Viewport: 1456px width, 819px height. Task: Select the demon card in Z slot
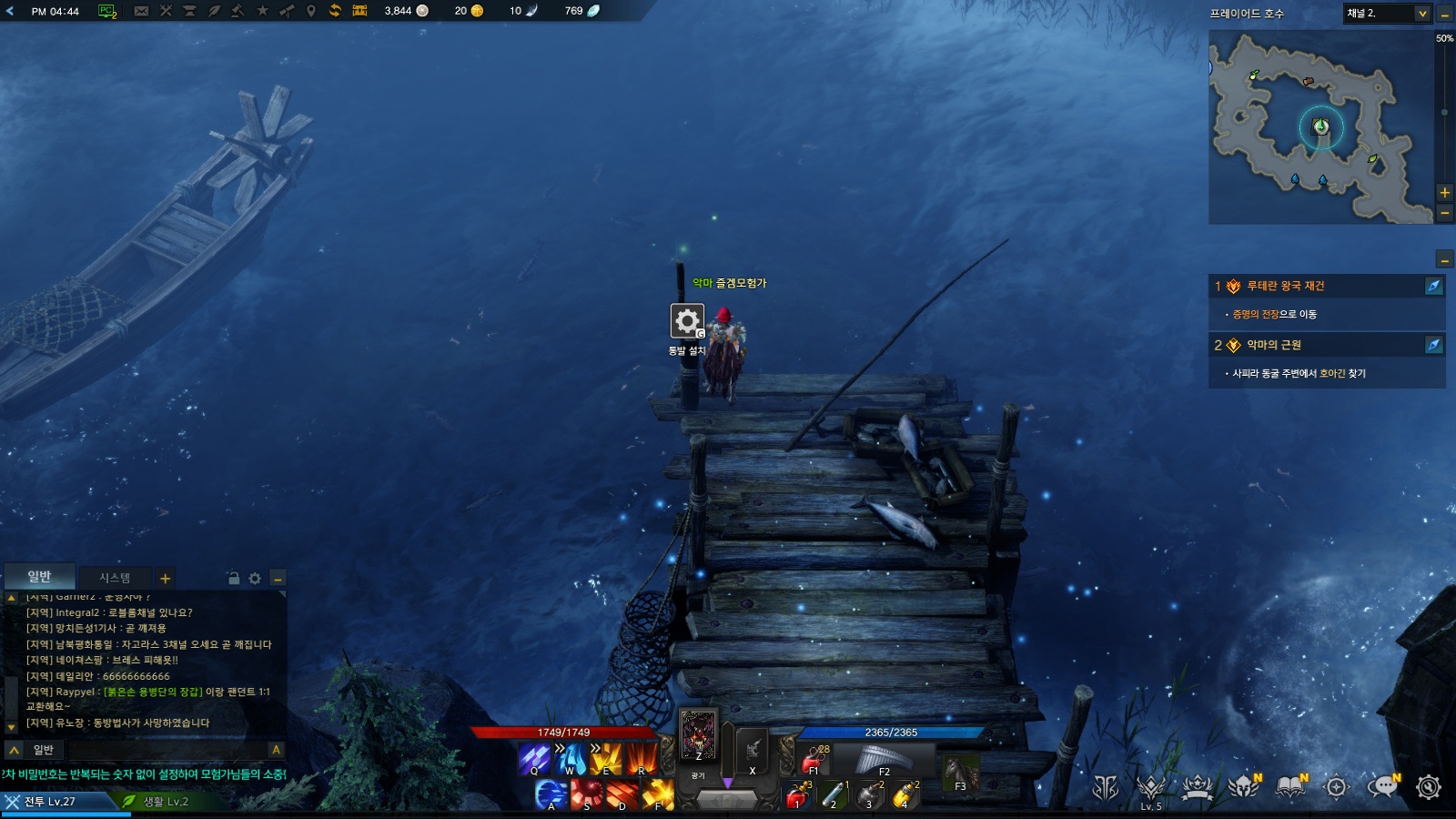point(699,734)
